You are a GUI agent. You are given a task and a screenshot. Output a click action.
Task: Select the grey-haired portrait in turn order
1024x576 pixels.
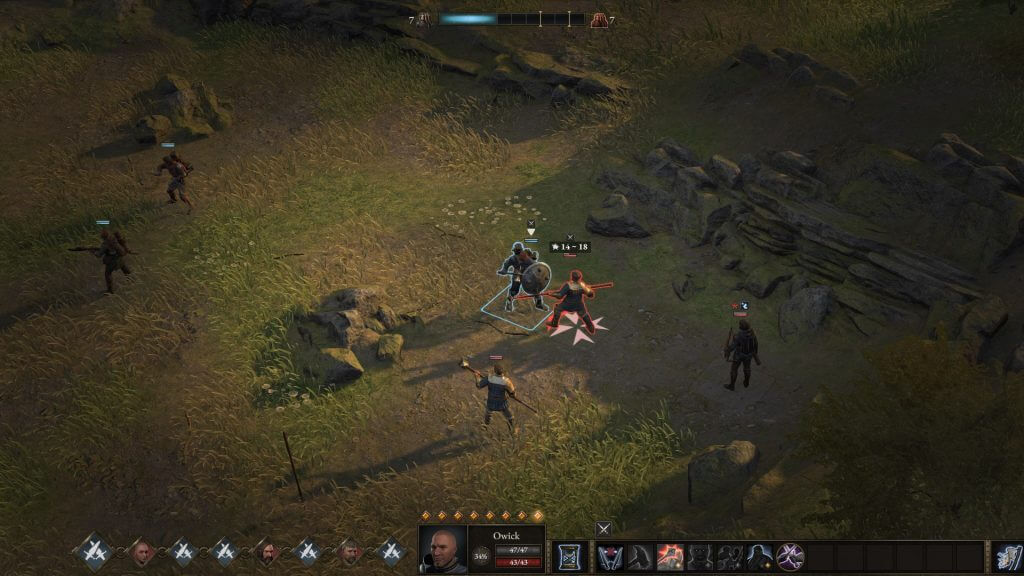pyautogui.click(x=349, y=551)
